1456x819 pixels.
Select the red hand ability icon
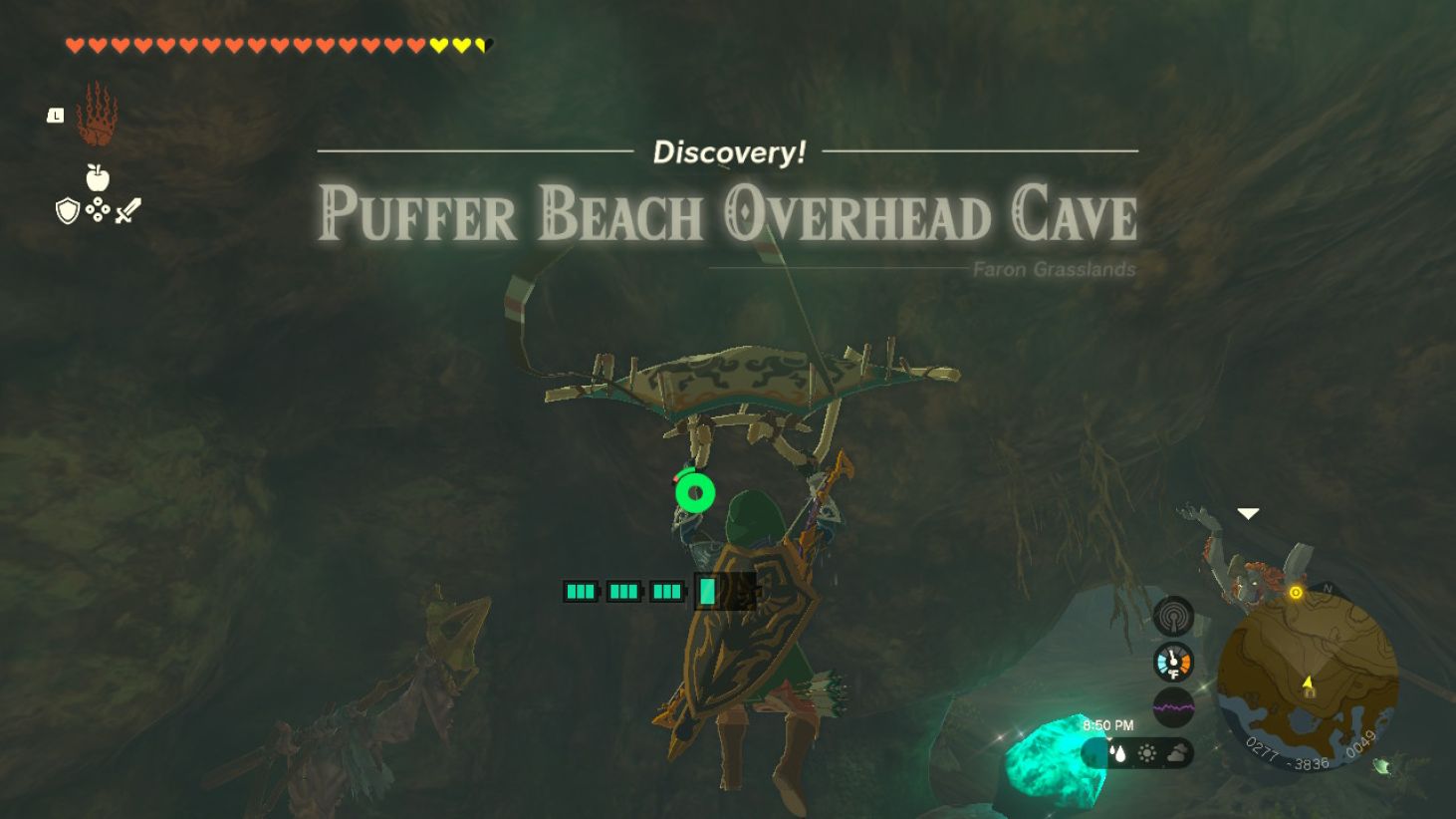pyautogui.click(x=100, y=120)
